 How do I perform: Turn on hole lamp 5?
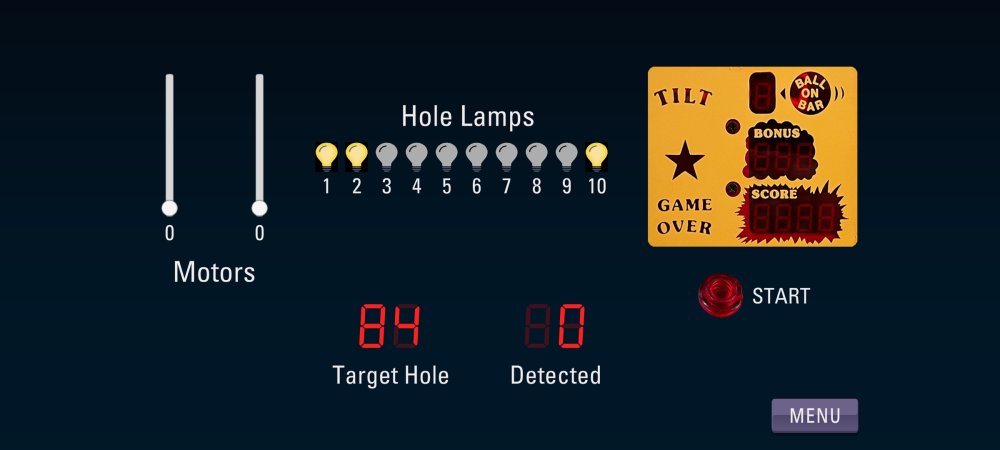pyautogui.click(x=446, y=156)
